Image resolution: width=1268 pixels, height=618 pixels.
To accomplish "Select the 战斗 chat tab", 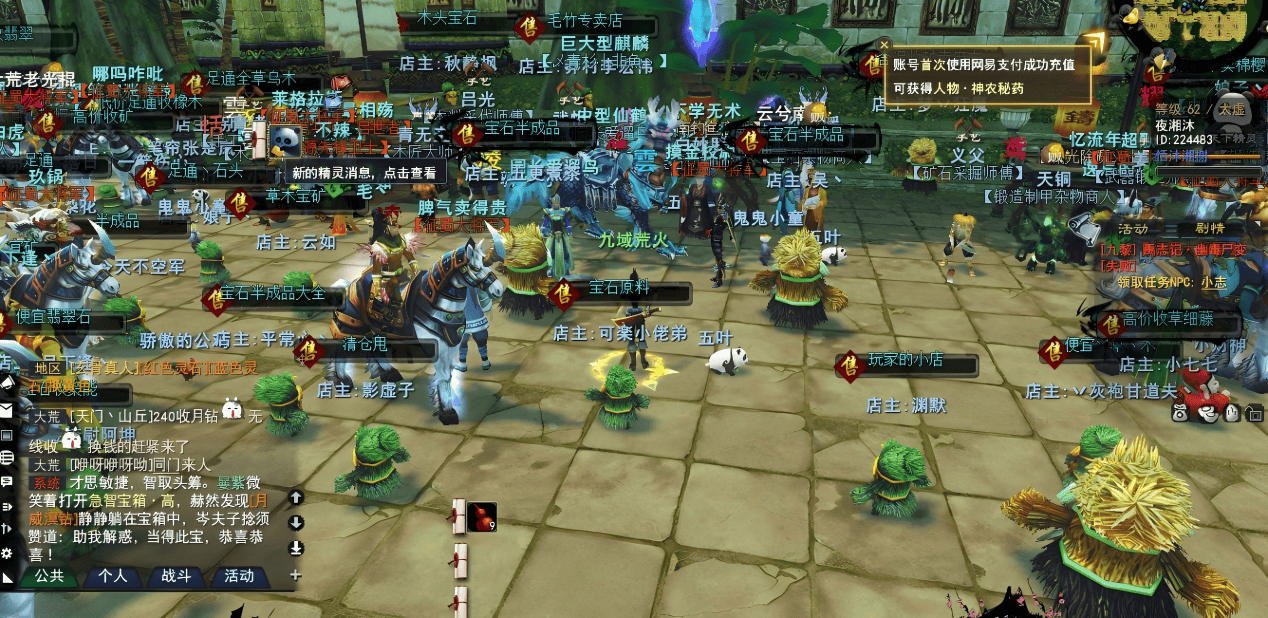I will [x=176, y=576].
